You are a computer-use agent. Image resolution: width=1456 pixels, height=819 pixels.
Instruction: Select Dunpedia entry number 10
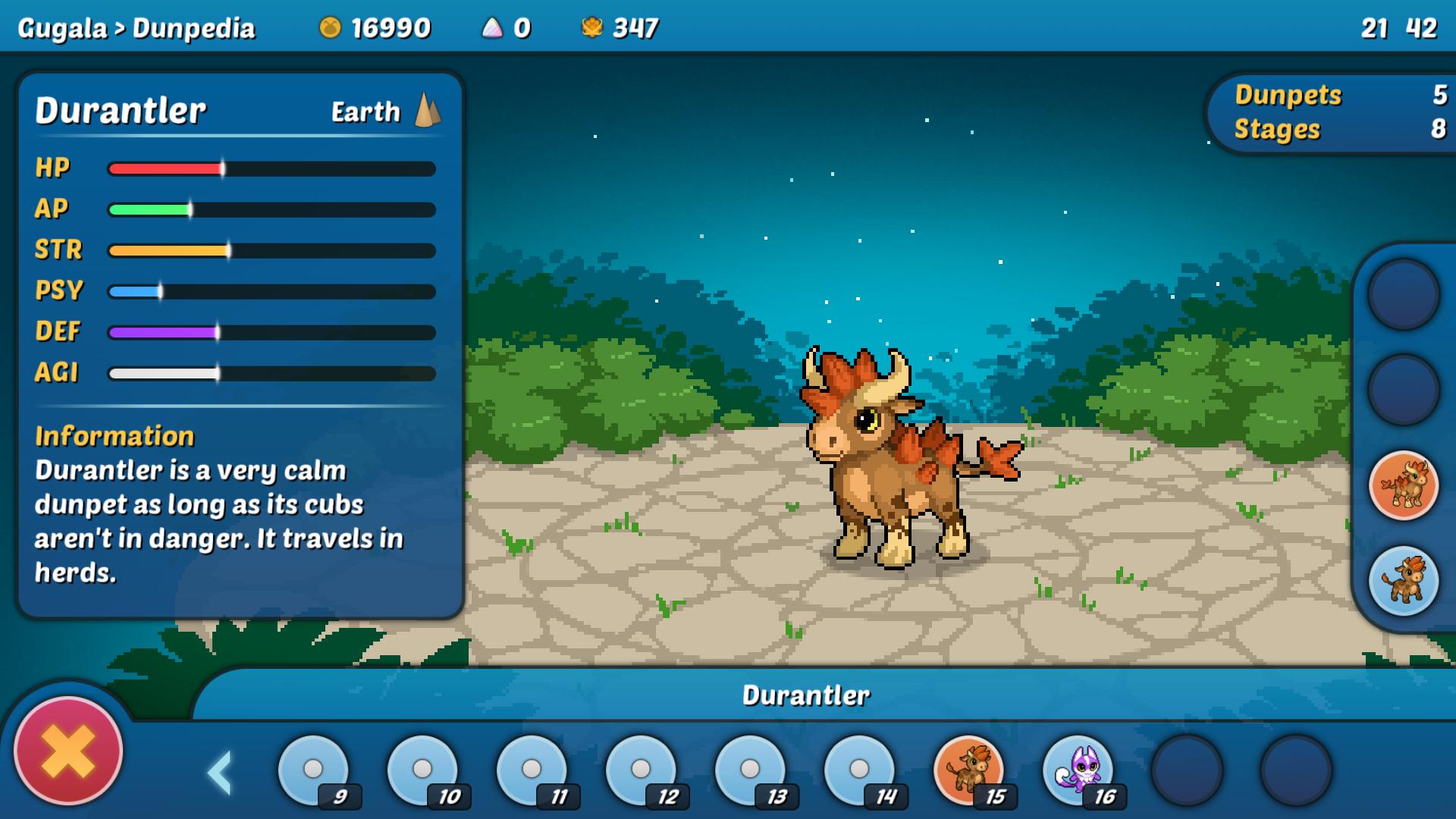pos(422,770)
